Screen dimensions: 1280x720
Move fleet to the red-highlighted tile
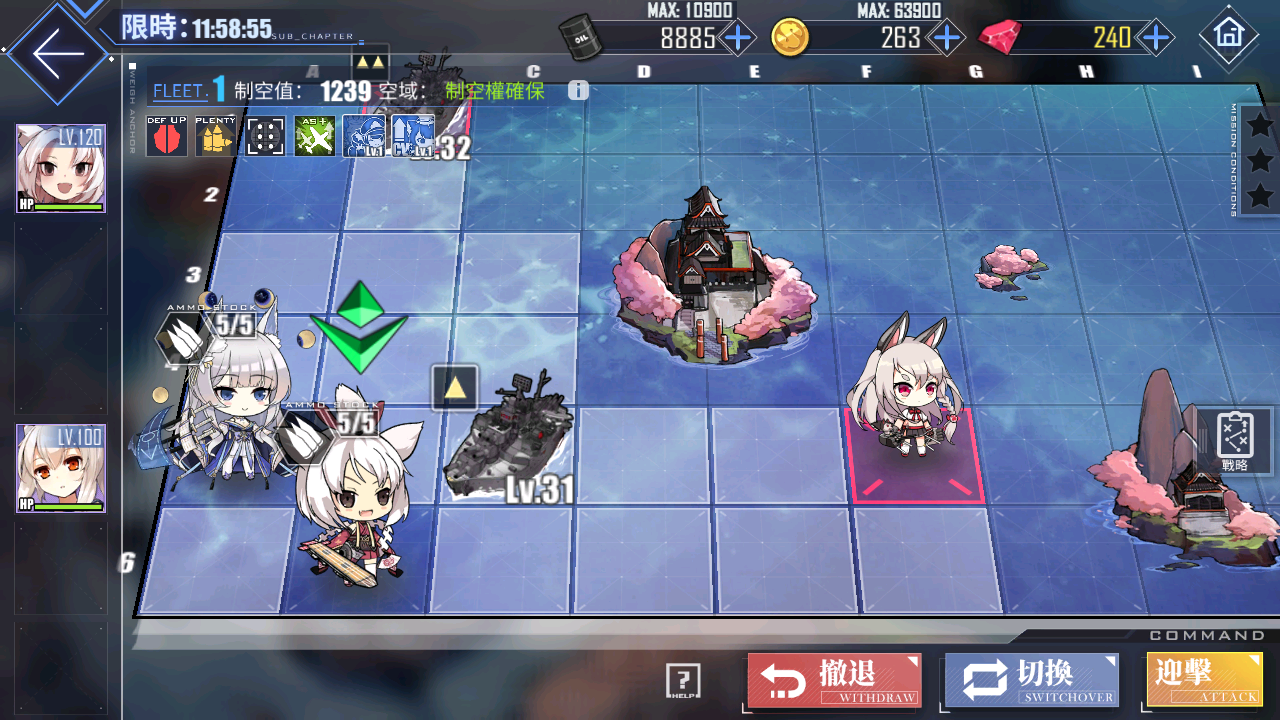pos(914,455)
